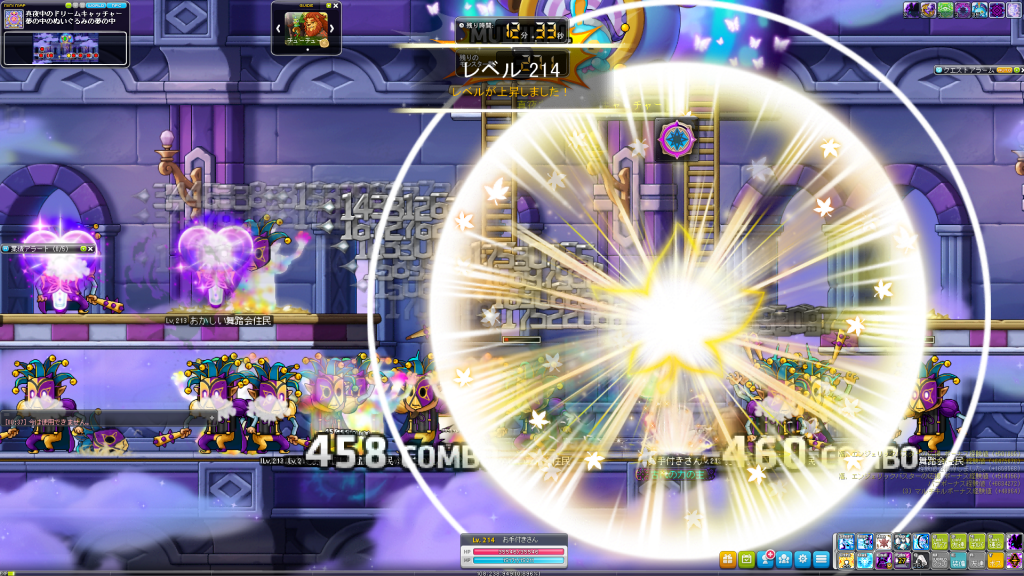1024x576 pixels.
Task: Click the minimap map preview
Action: (66, 46)
